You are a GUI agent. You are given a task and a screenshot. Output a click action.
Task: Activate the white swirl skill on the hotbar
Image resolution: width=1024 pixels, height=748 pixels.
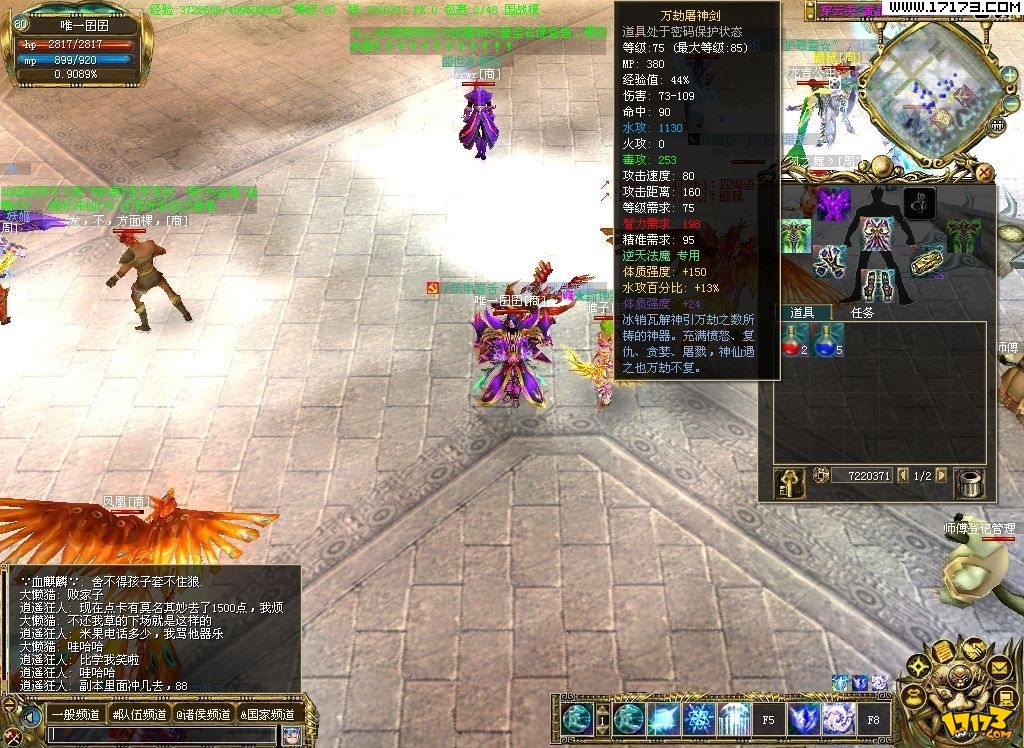click(839, 717)
